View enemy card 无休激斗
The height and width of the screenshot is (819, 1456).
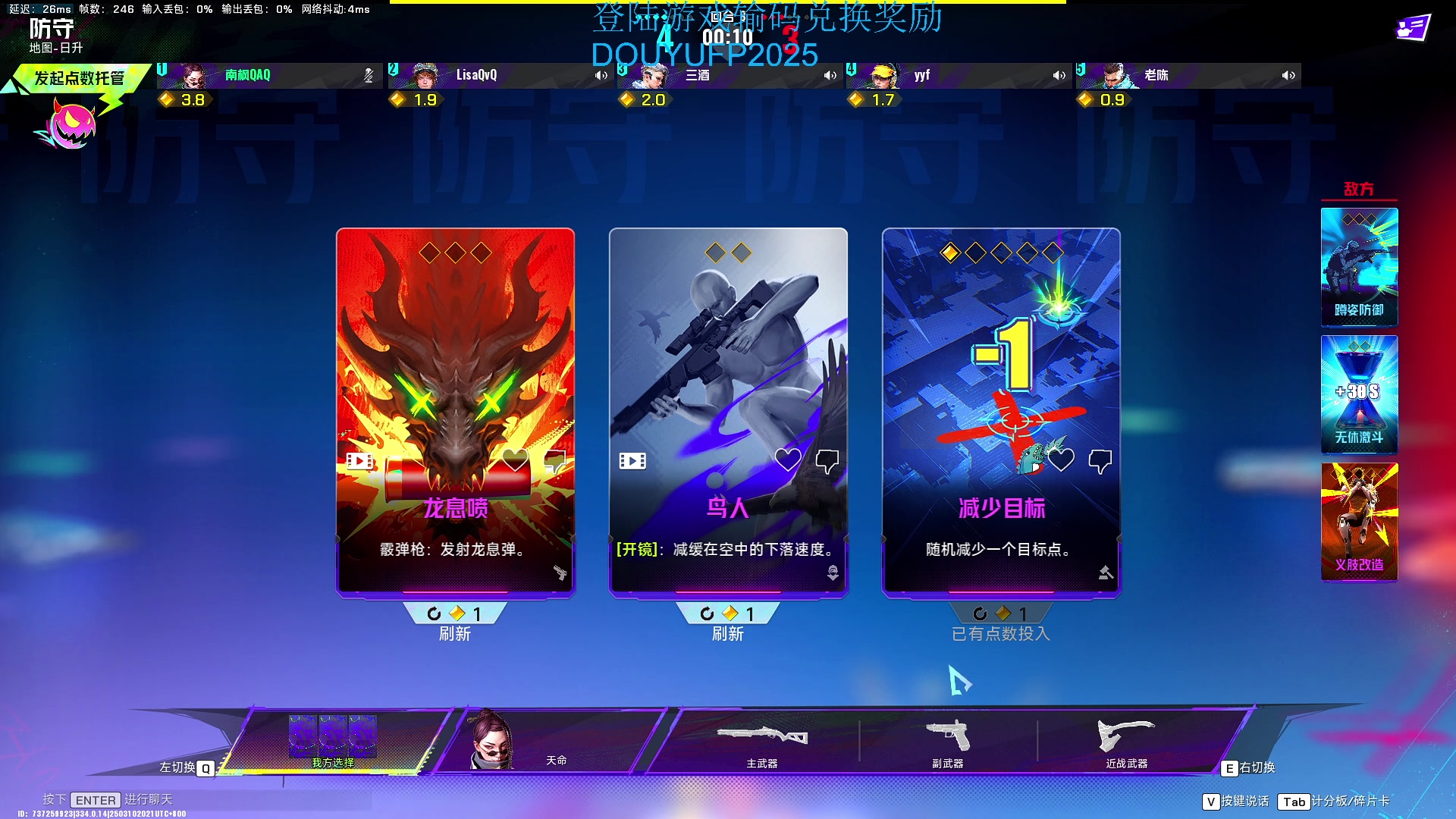click(1359, 394)
